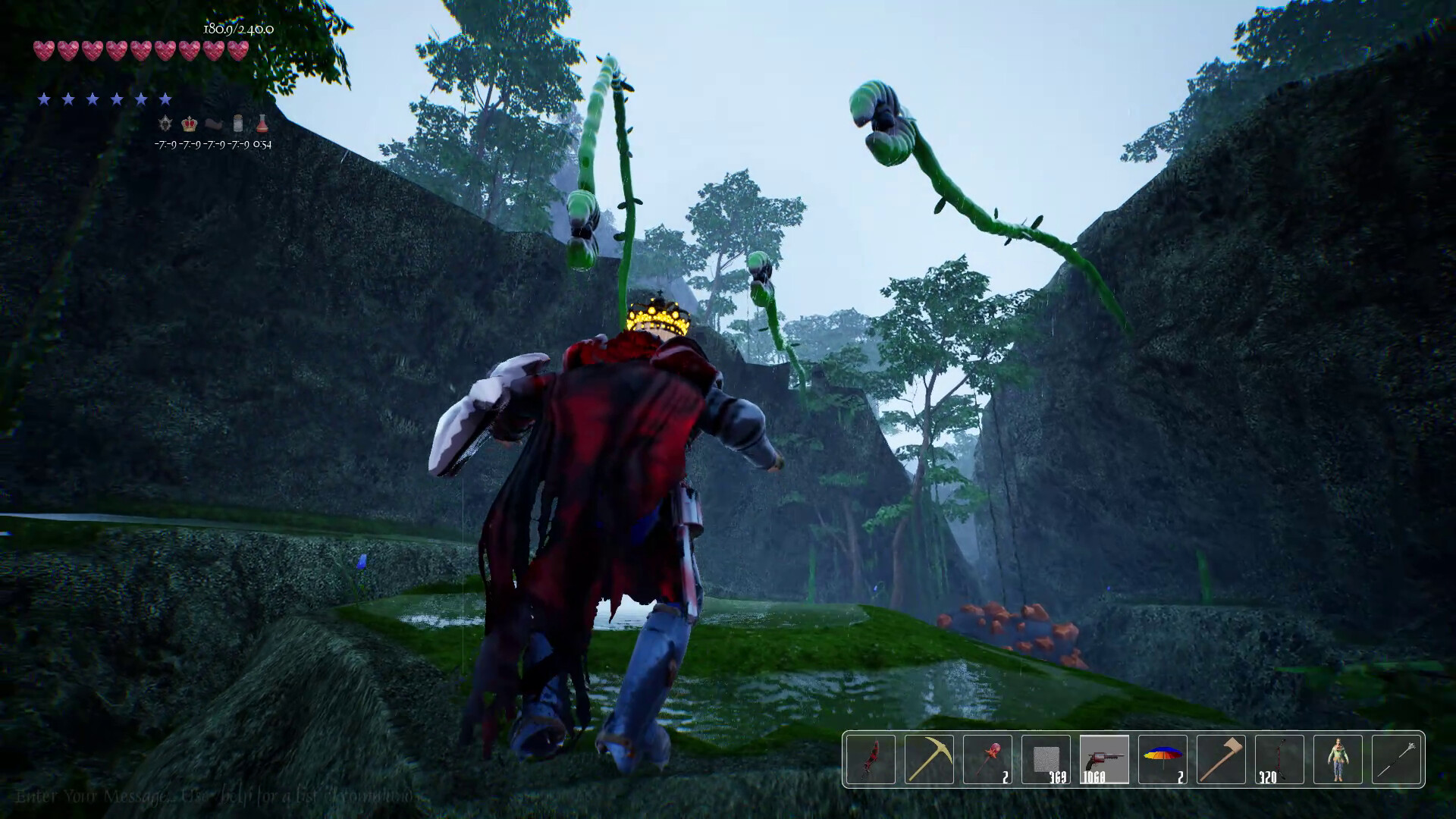Viewport: 1456px width, 819px height.
Task: Select the red dagger hotbar slot
Action: coord(871,759)
